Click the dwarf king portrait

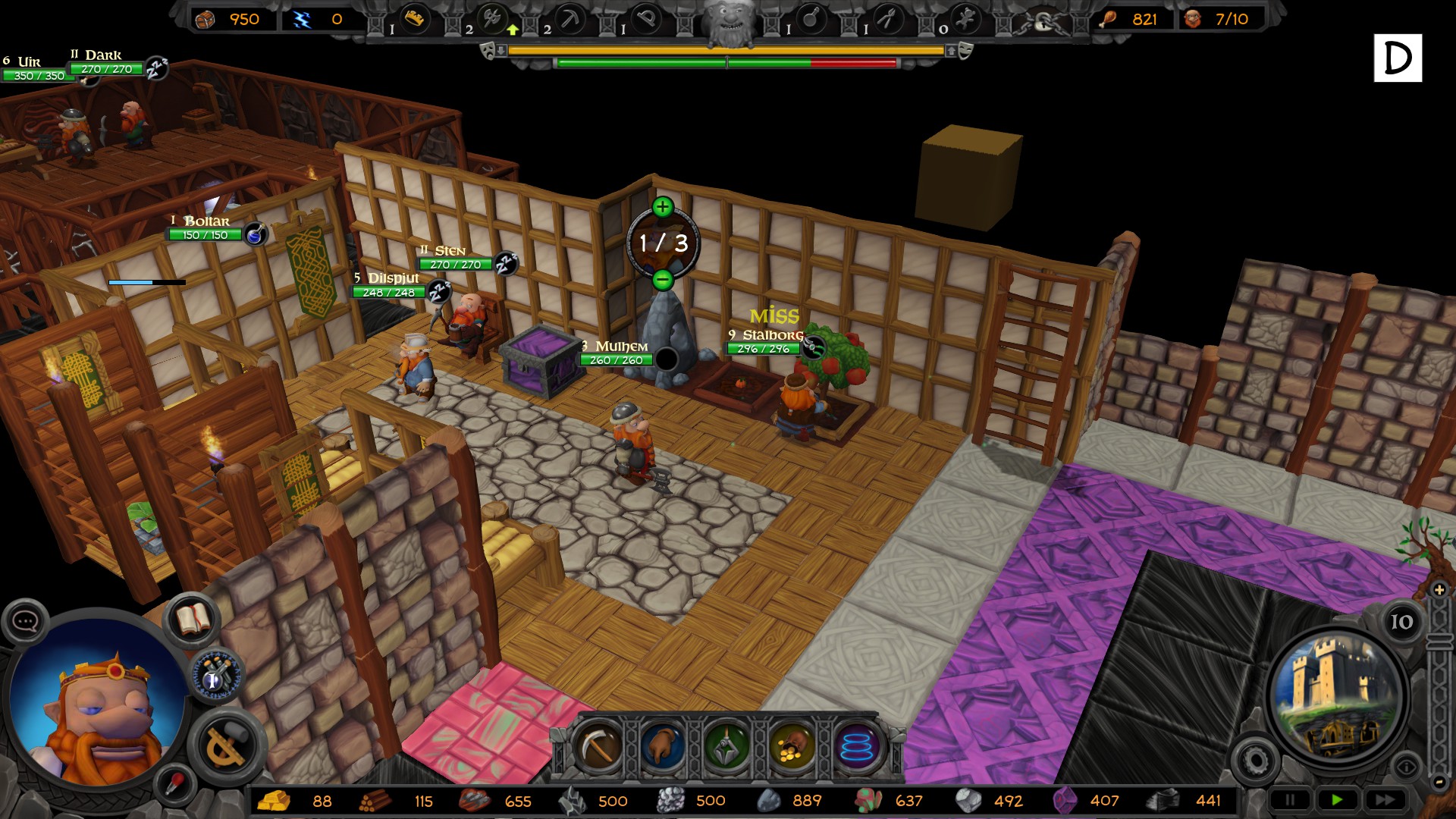click(95, 701)
